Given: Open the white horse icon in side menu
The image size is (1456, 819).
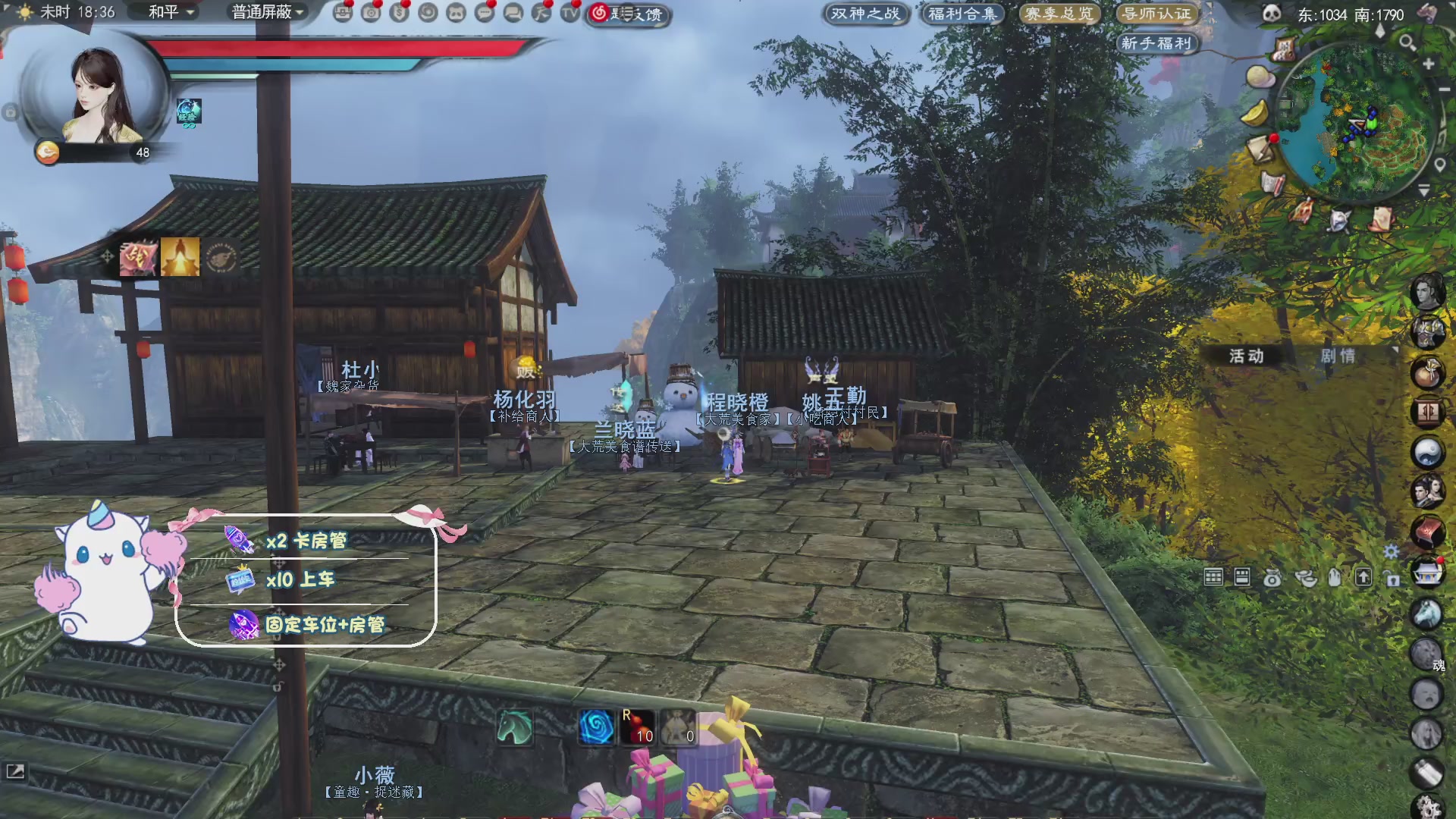Looking at the screenshot, I should coord(1426,613).
